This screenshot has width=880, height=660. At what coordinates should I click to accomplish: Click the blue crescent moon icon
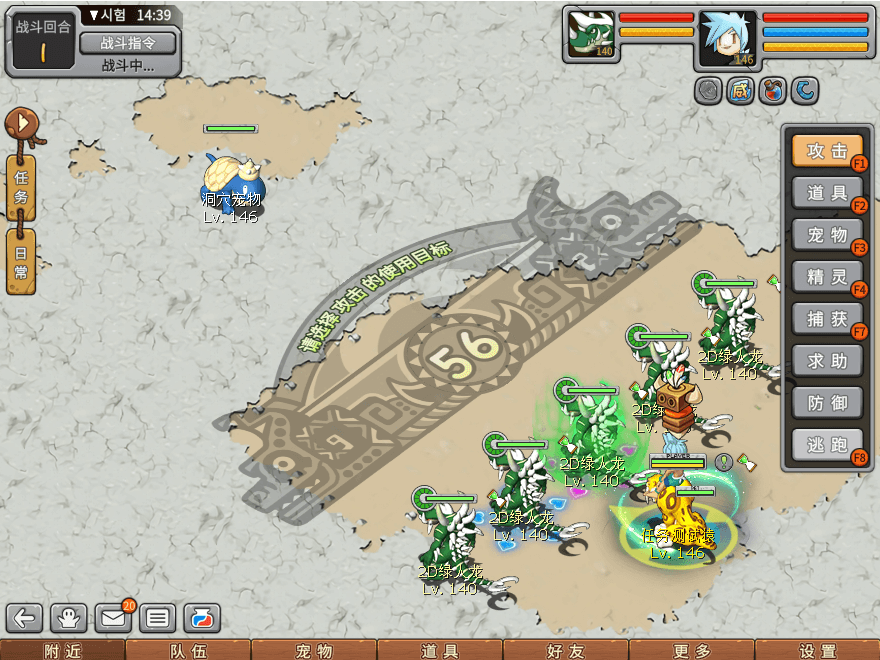click(805, 92)
